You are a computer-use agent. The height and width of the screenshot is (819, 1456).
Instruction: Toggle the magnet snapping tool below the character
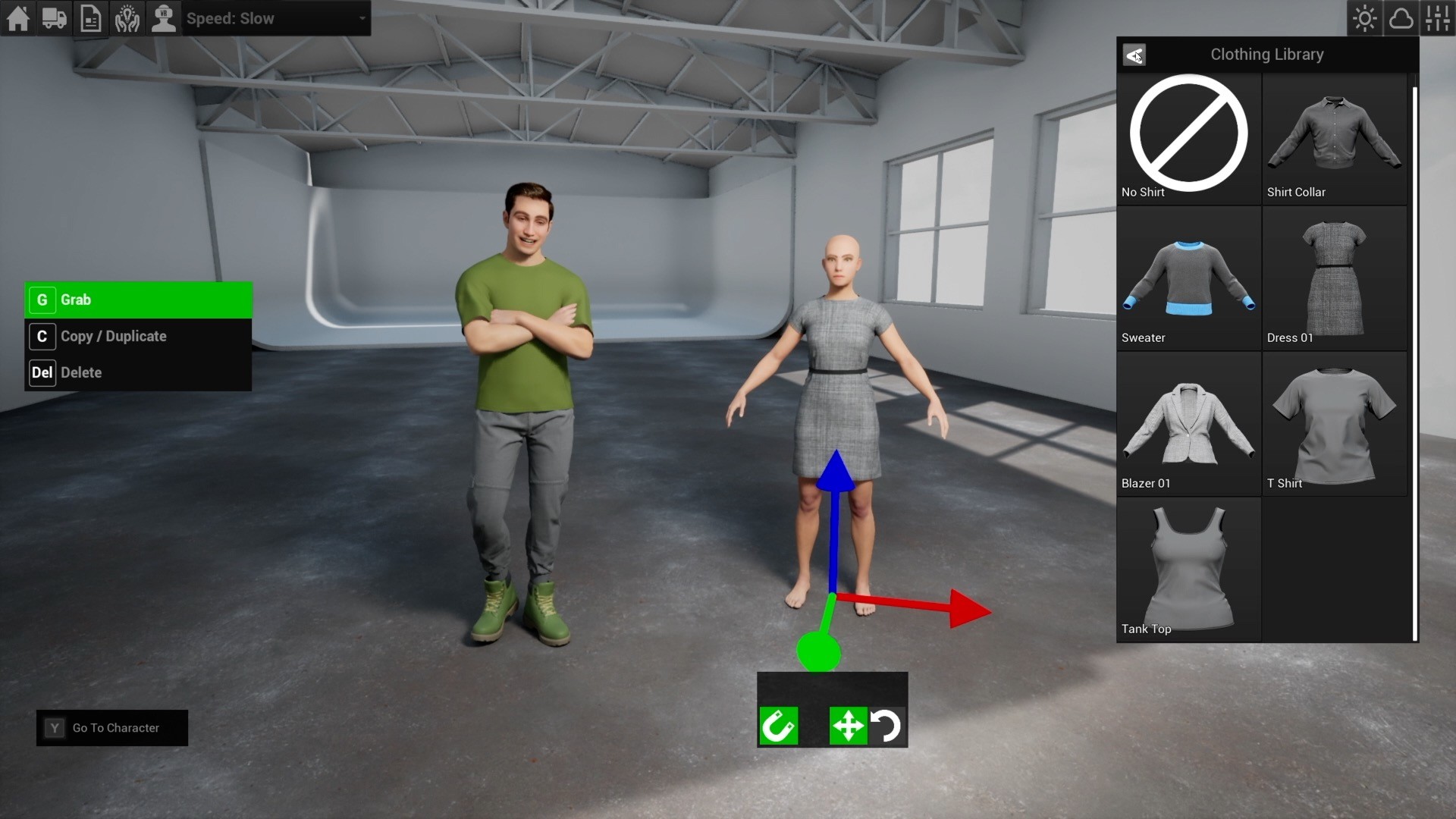tap(779, 726)
